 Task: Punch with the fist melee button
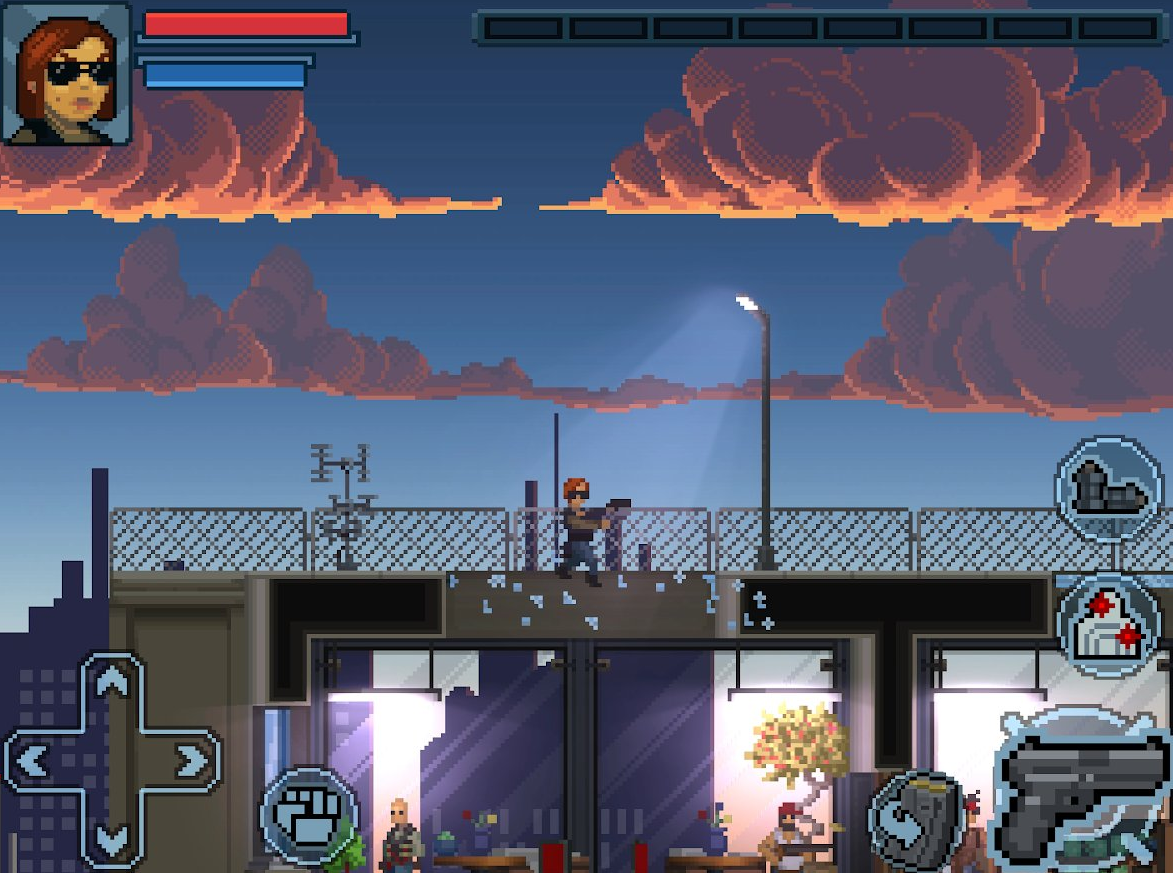pyautogui.click(x=310, y=815)
